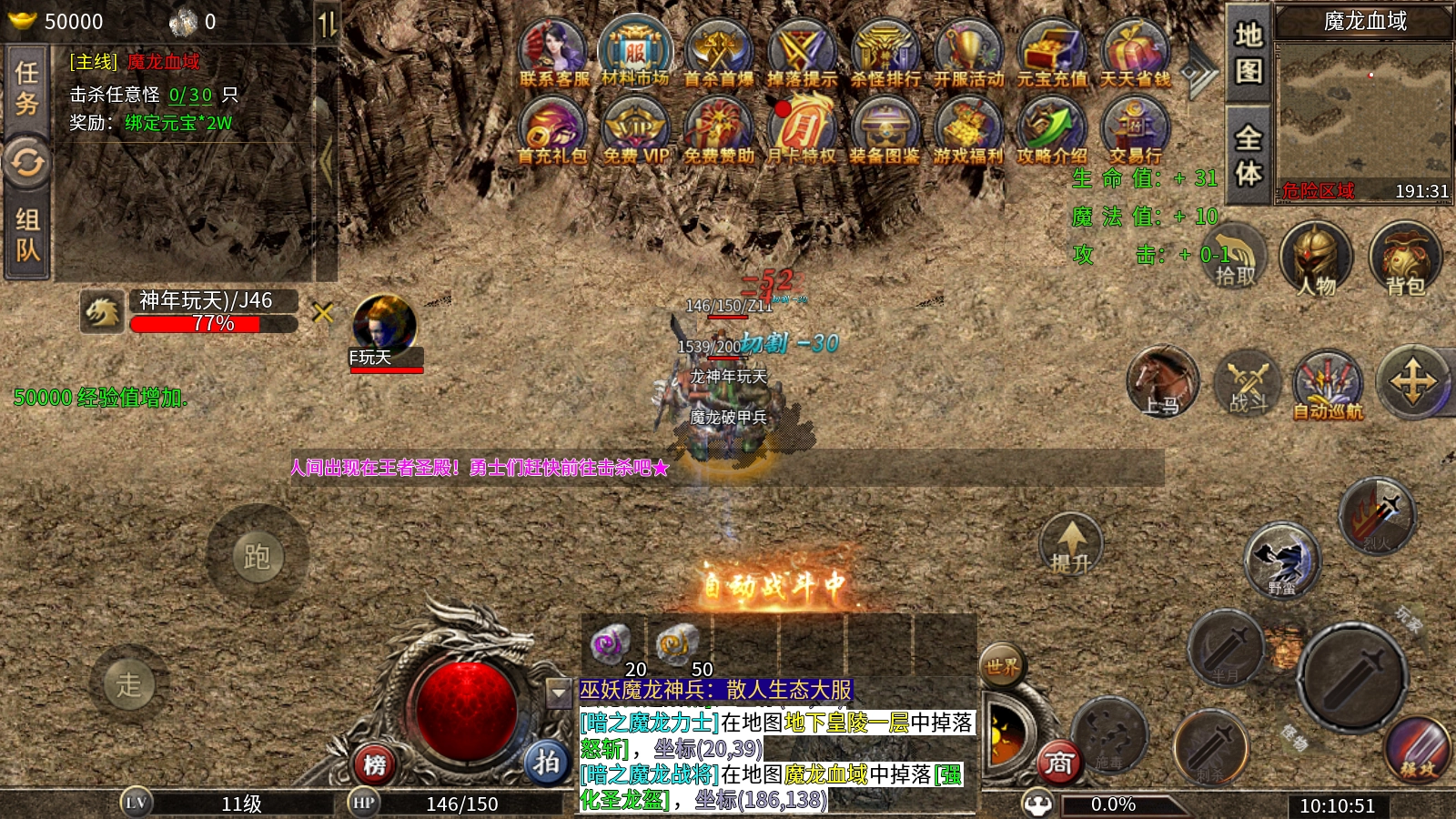
Task: Open the 背包 backpack
Action: pyautogui.click(x=1405, y=259)
